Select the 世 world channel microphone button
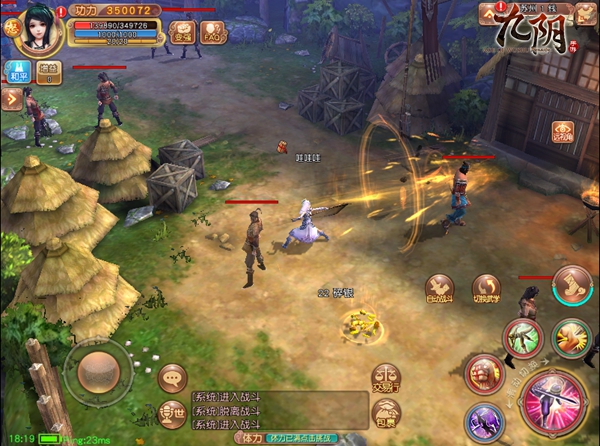This screenshot has height=446, width=600. click(x=172, y=411)
